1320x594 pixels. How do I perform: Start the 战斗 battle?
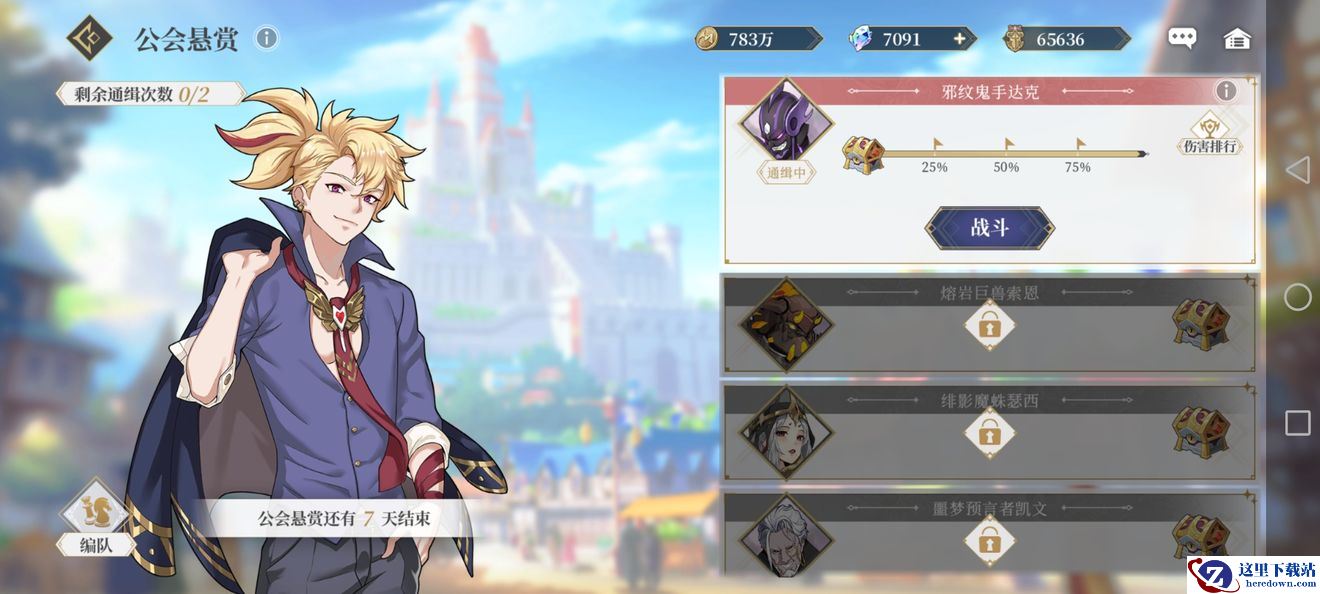coord(989,228)
